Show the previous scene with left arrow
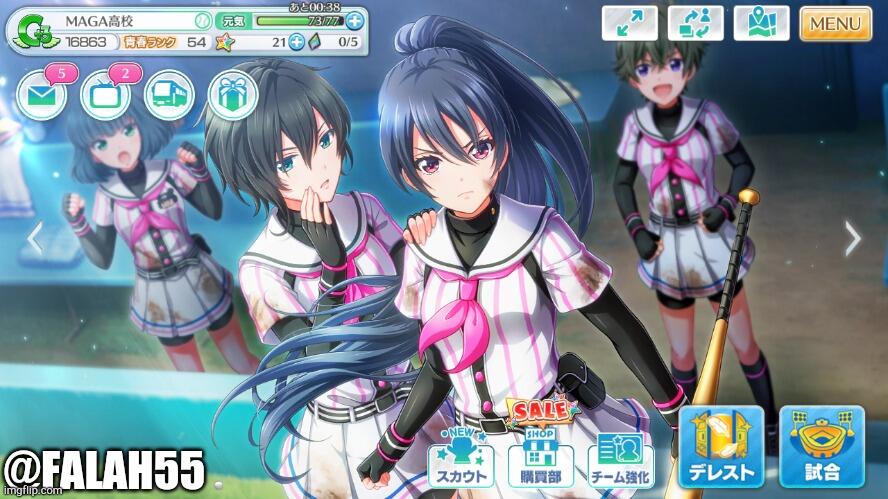The image size is (888, 499). tap(35, 238)
